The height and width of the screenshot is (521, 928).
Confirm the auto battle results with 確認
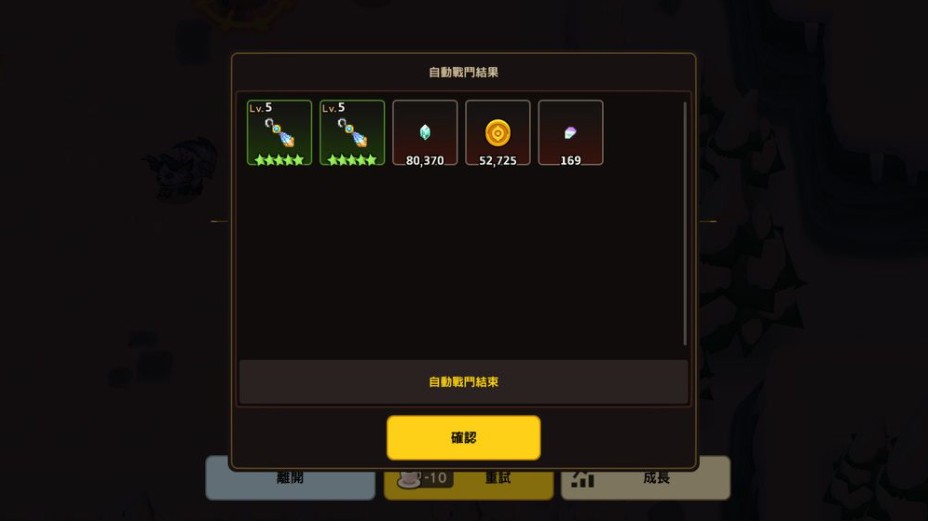pyautogui.click(x=463, y=438)
